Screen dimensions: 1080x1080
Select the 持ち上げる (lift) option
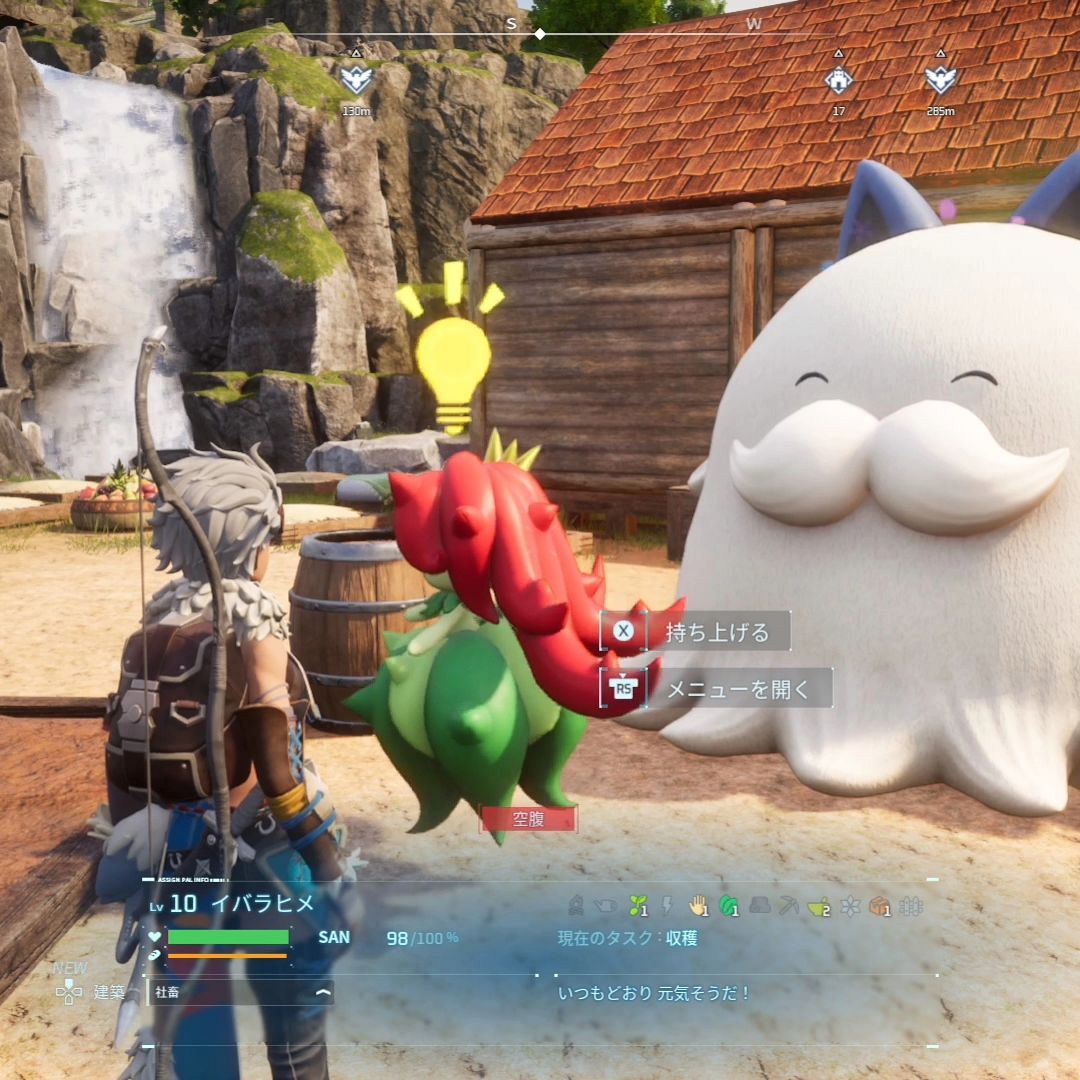(x=716, y=632)
